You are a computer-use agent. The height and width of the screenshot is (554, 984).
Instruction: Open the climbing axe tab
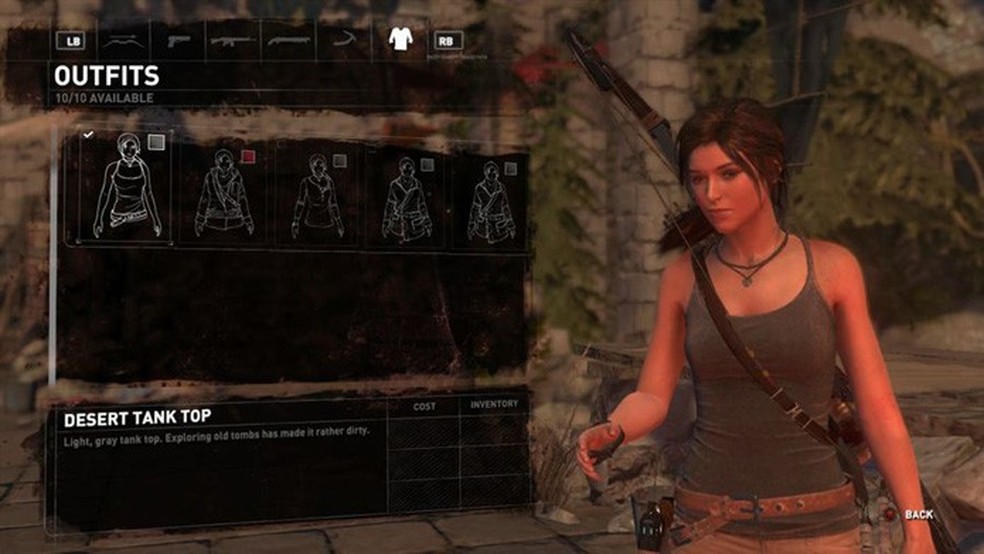pyautogui.click(x=344, y=41)
